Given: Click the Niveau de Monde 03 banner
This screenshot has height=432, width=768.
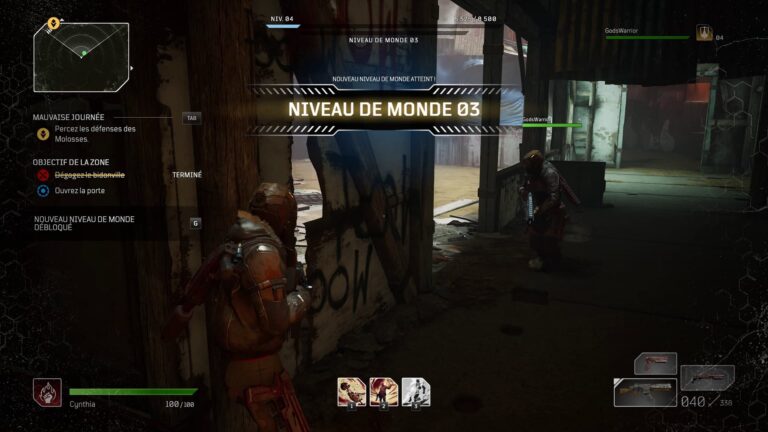Looking at the screenshot, I should [x=384, y=108].
